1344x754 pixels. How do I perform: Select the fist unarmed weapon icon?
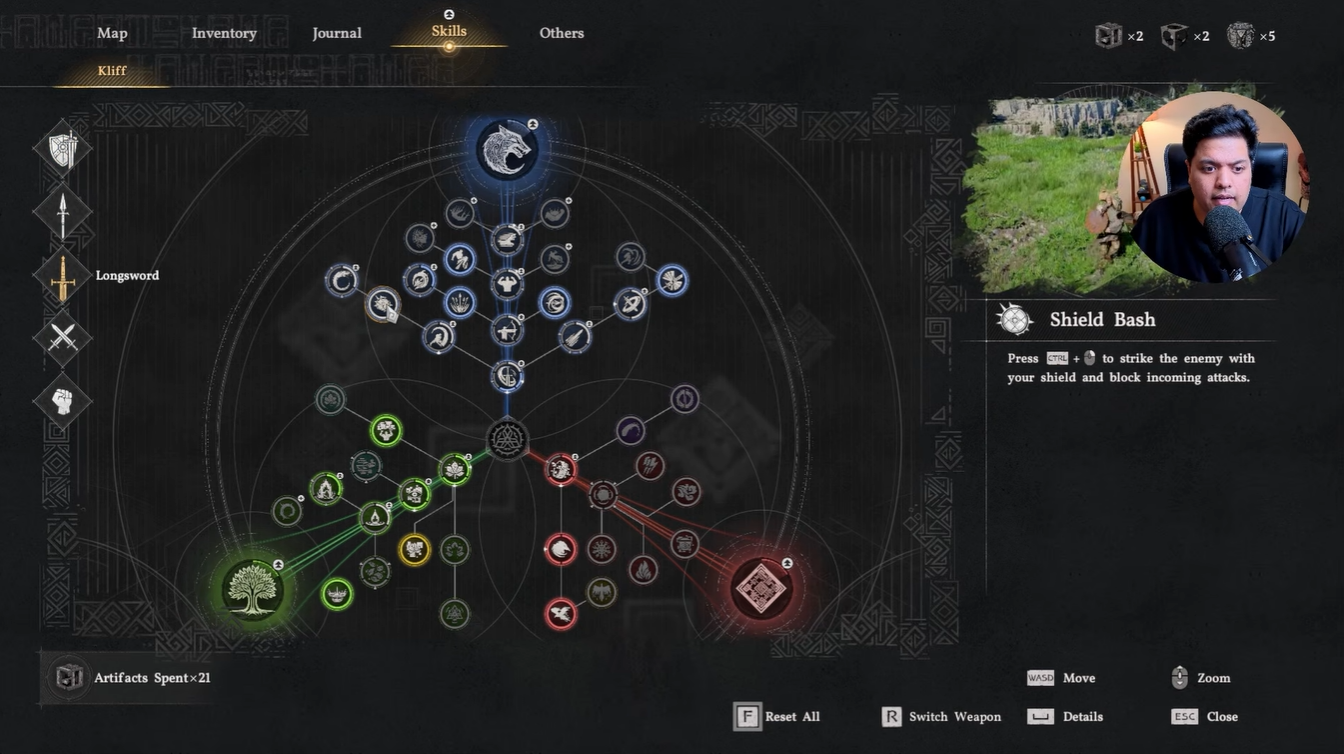(62, 401)
